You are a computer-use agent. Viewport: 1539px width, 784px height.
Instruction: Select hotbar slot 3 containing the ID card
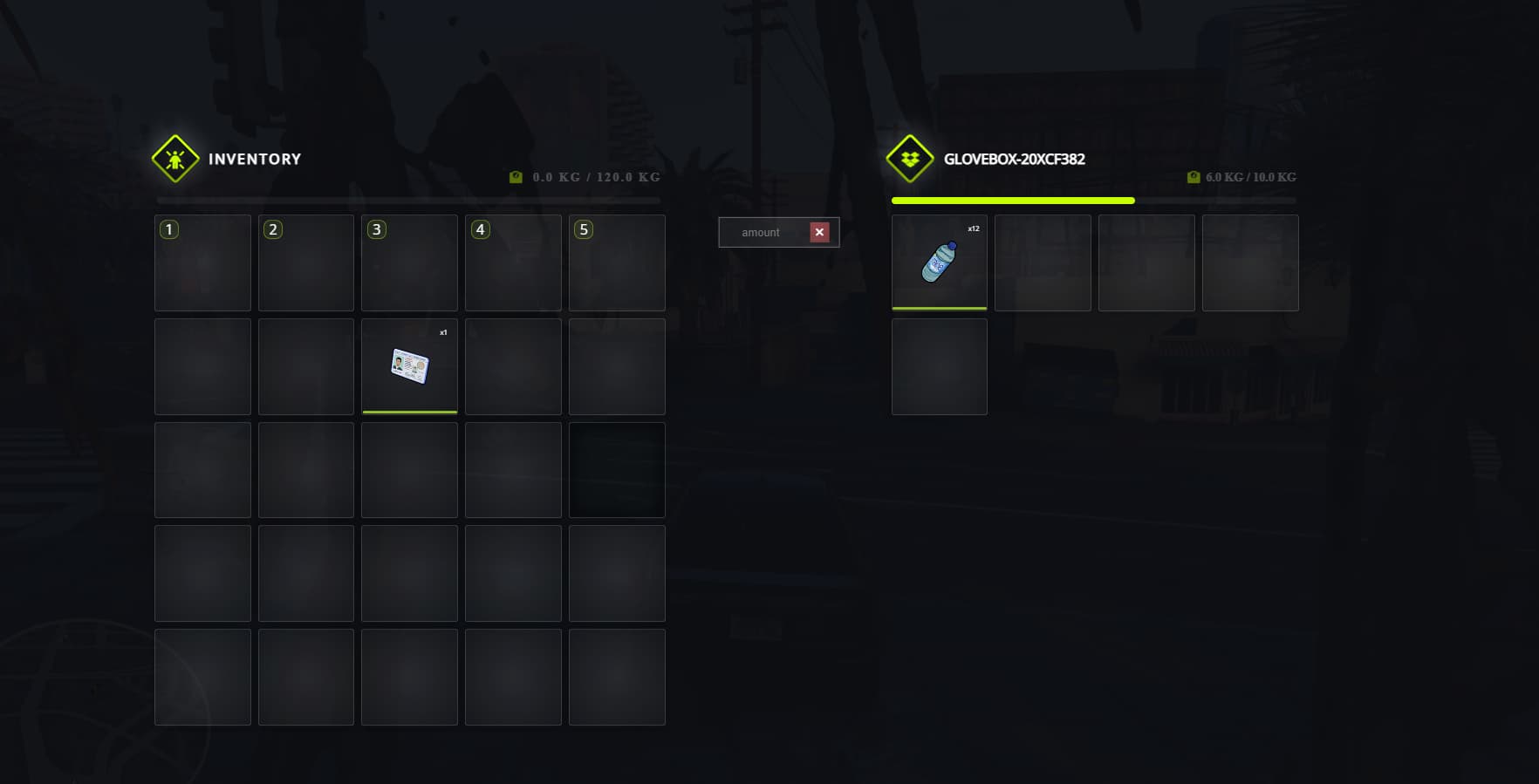(409, 366)
